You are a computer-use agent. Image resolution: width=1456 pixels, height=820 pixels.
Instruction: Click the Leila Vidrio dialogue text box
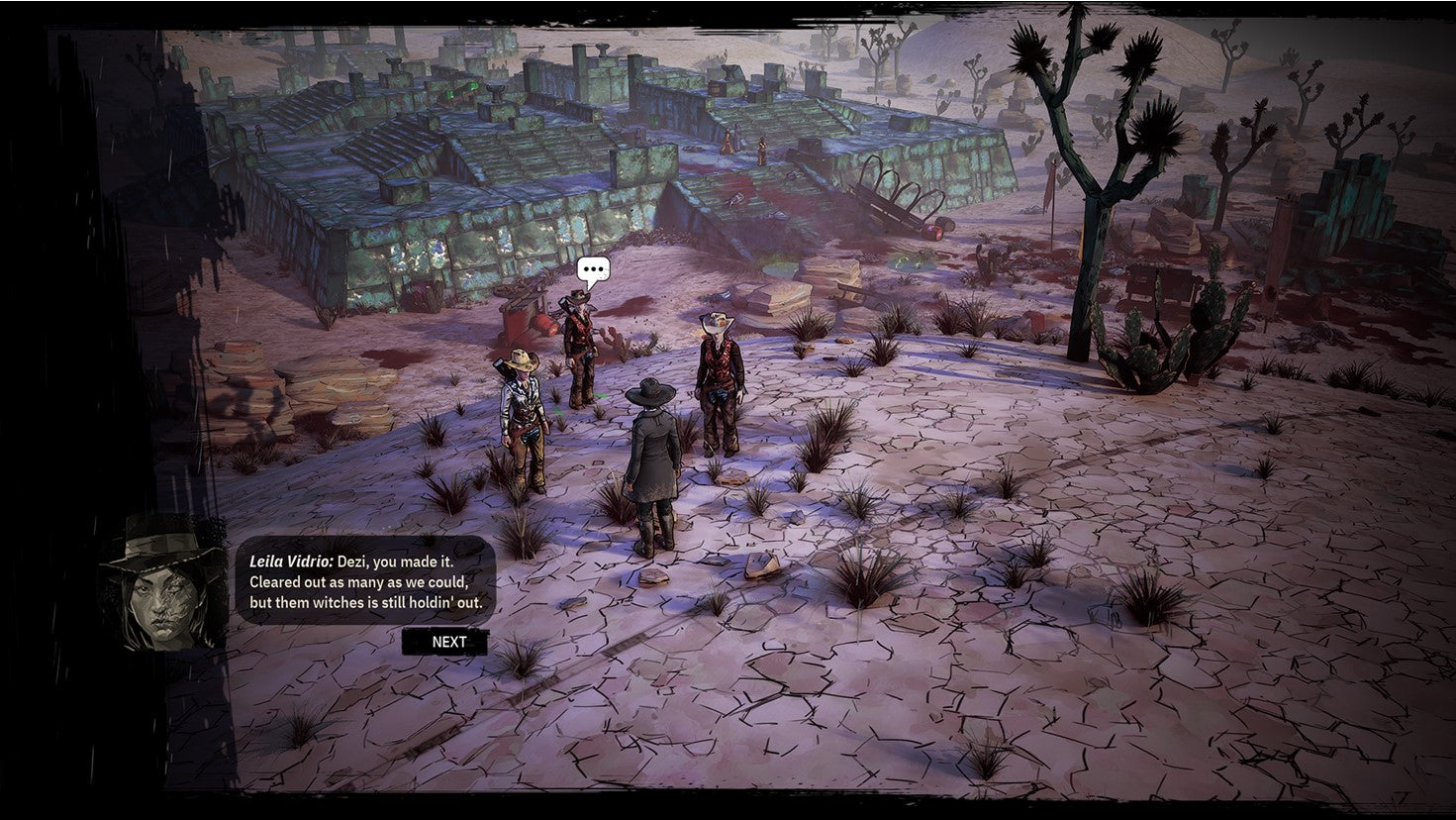point(361,577)
